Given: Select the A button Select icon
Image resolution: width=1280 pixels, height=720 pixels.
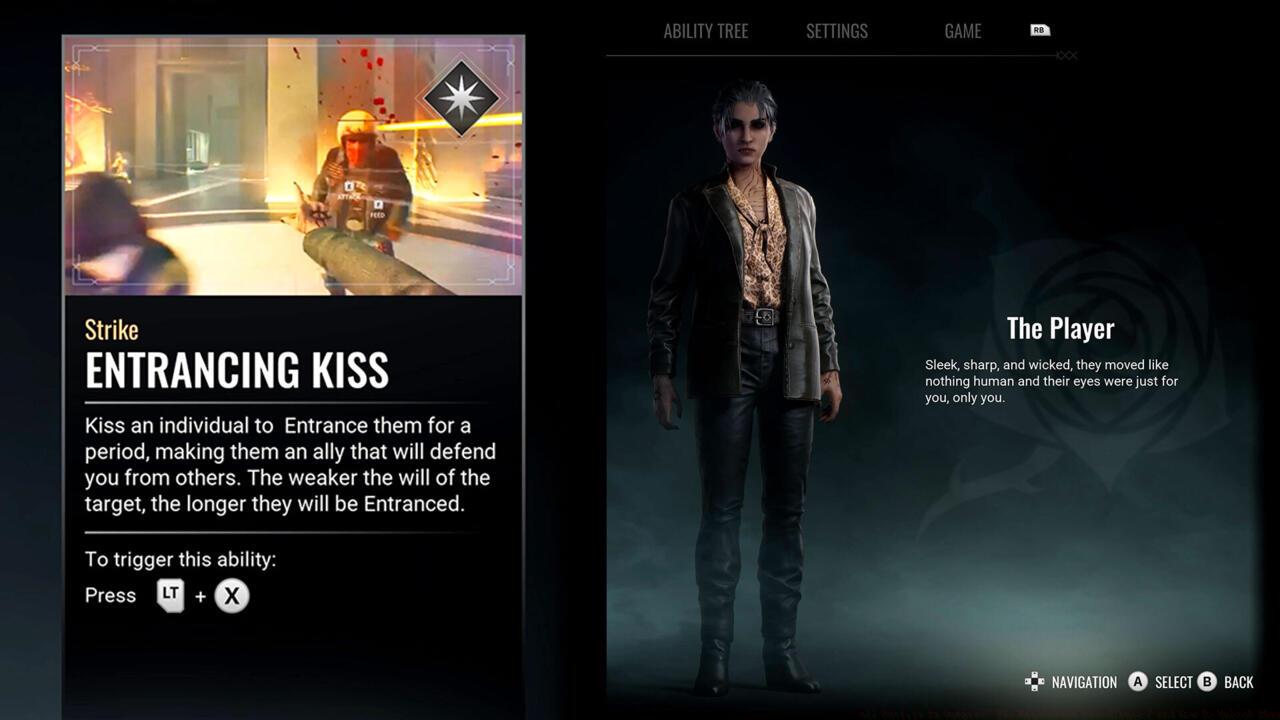Looking at the screenshot, I should click(x=1139, y=682).
